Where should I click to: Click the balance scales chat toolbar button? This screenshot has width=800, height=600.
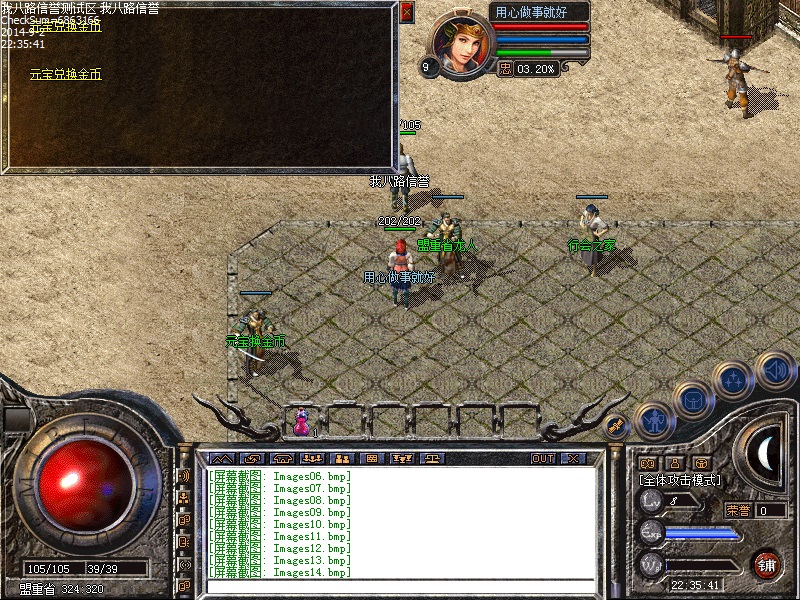433,458
